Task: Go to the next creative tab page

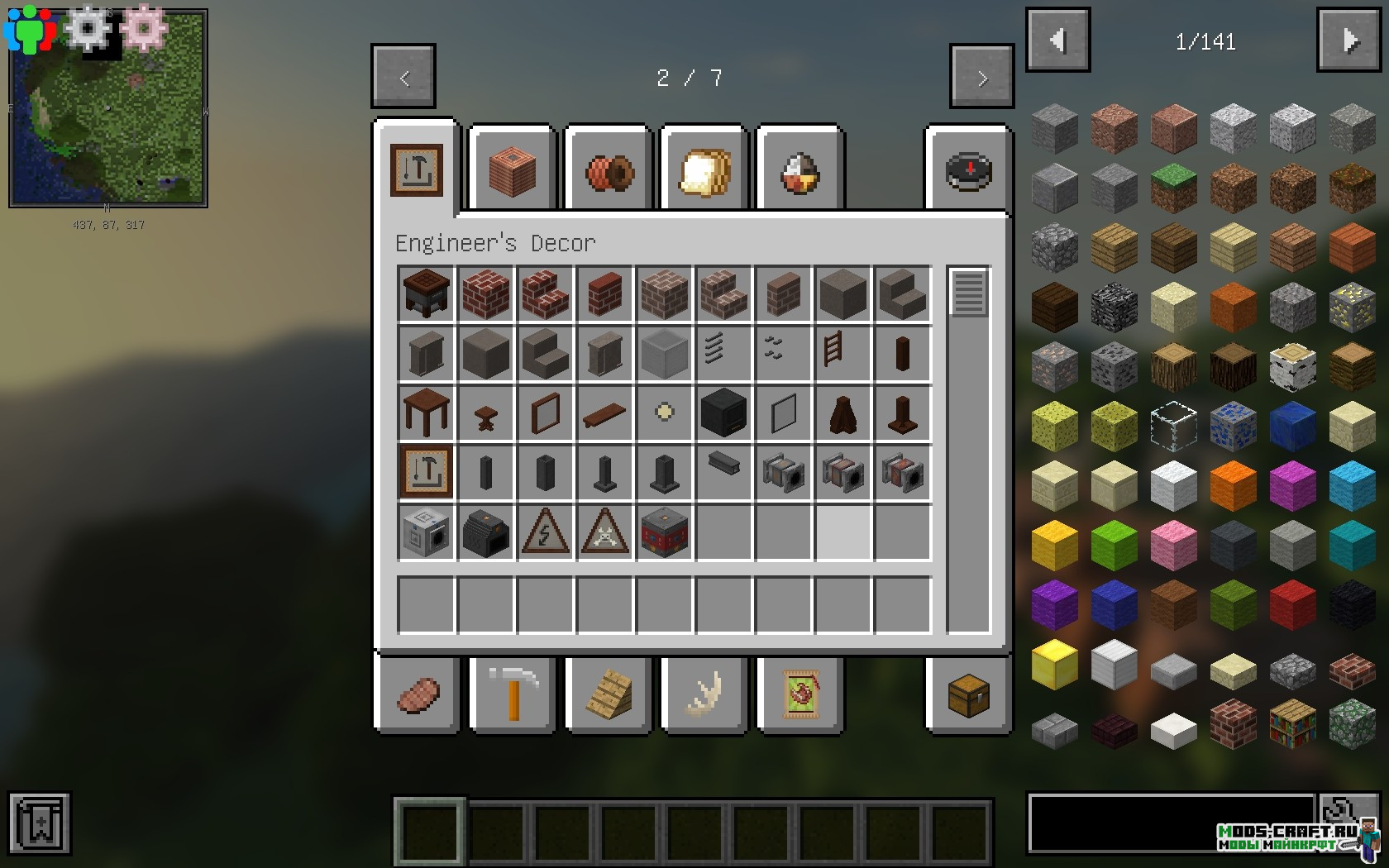Action: click(981, 77)
